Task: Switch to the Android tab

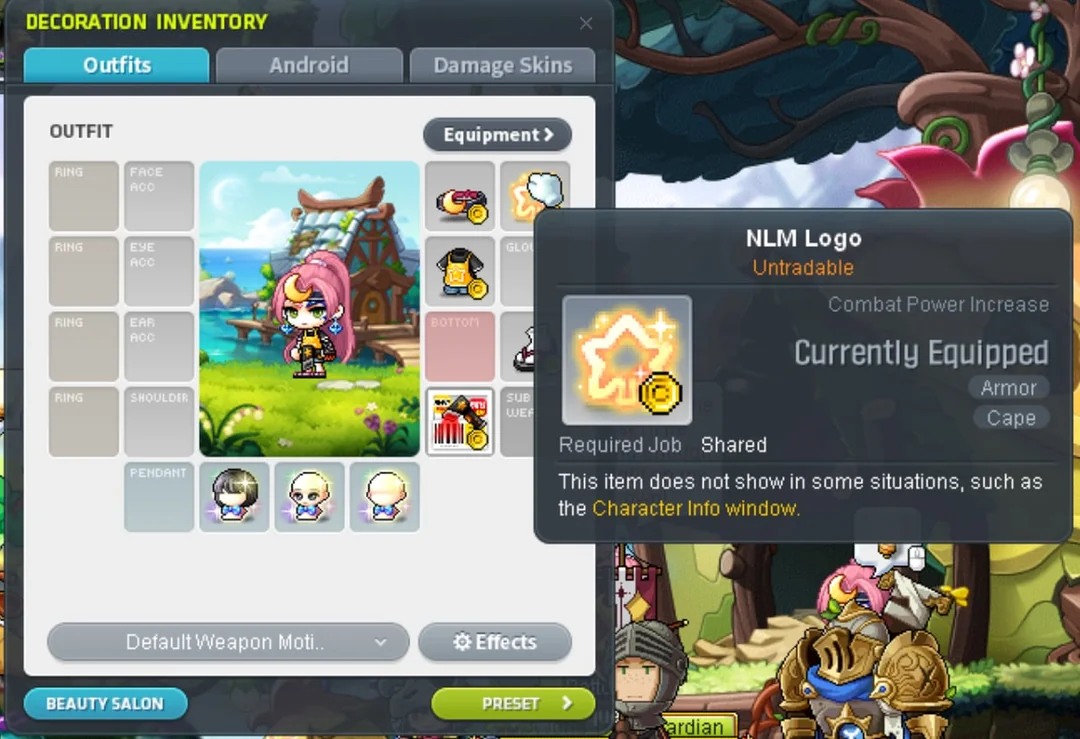Action: [309, 66]
